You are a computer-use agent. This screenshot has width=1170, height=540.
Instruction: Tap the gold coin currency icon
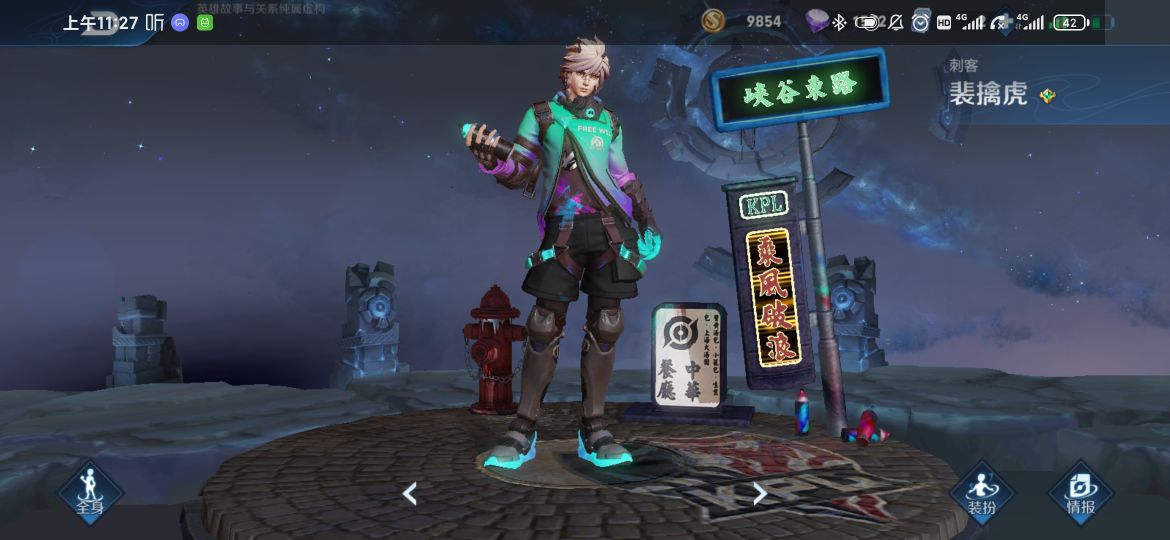(712, 21)
